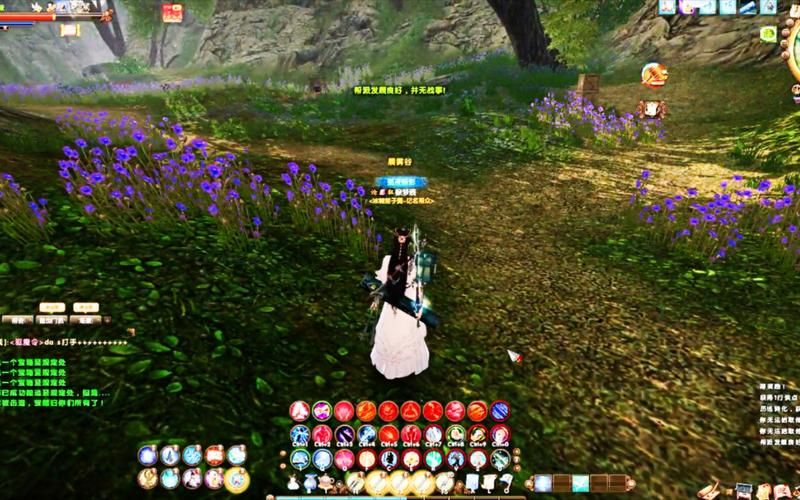Activate the skill slot labeled Ctrl+1
The image size is (800, 500).
300,435
